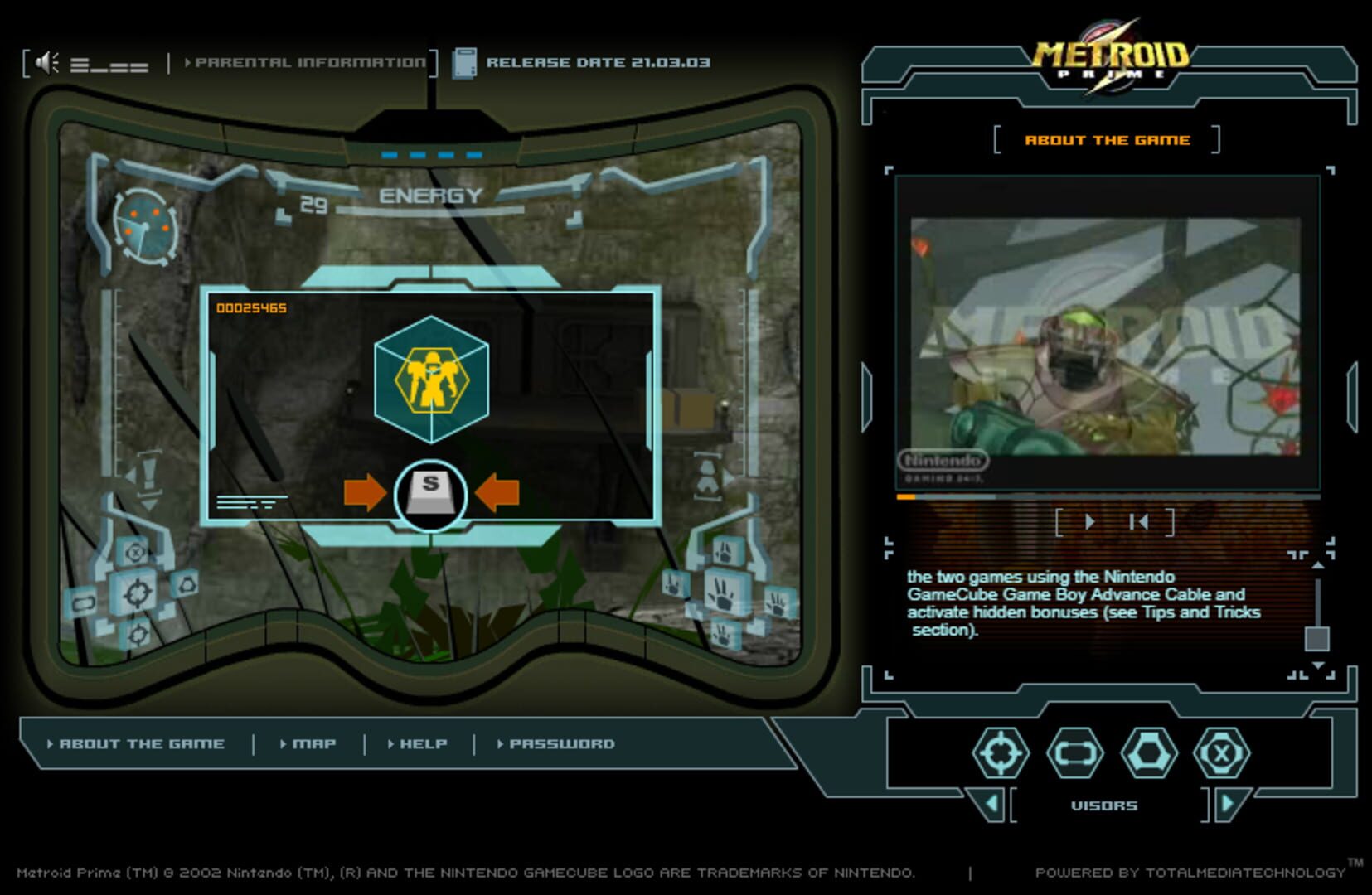Toggle the Samus suit indicator on the right edge

706,475
